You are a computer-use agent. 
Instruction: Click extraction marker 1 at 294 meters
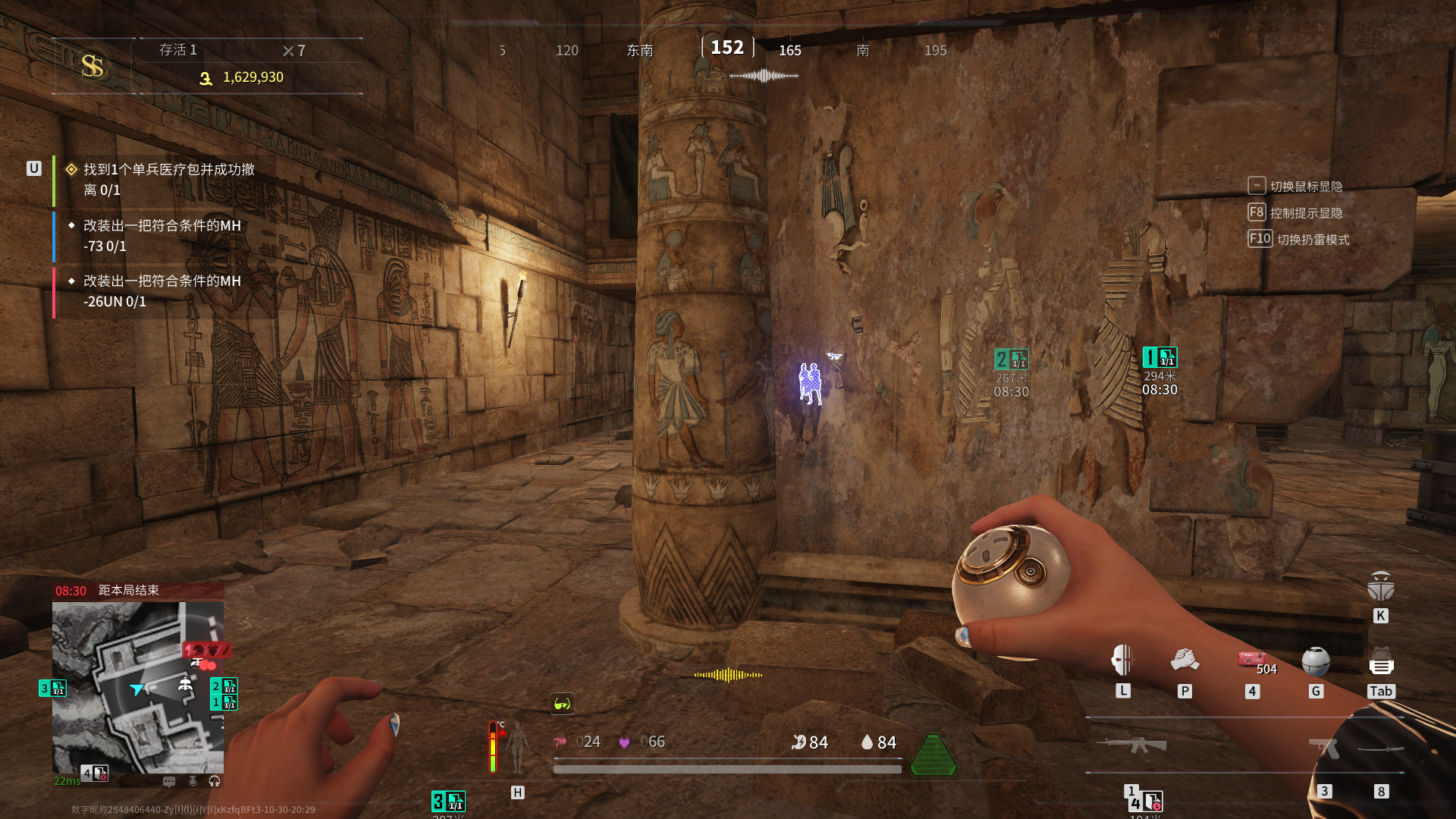point(1159,357)
